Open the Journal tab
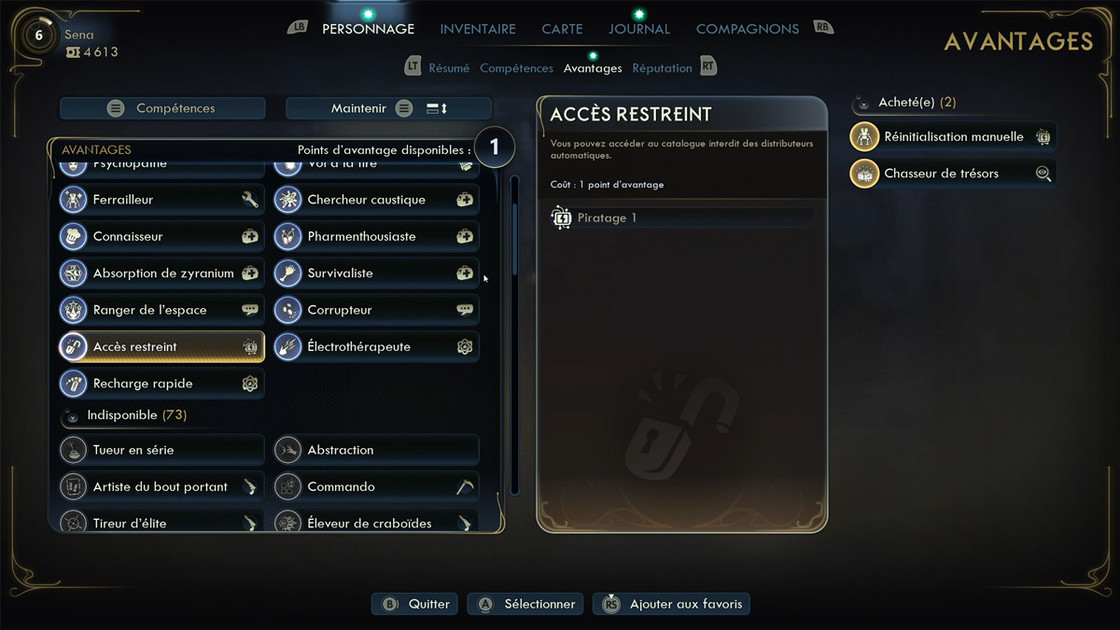 pyautogui.click(x=639, y=29)
